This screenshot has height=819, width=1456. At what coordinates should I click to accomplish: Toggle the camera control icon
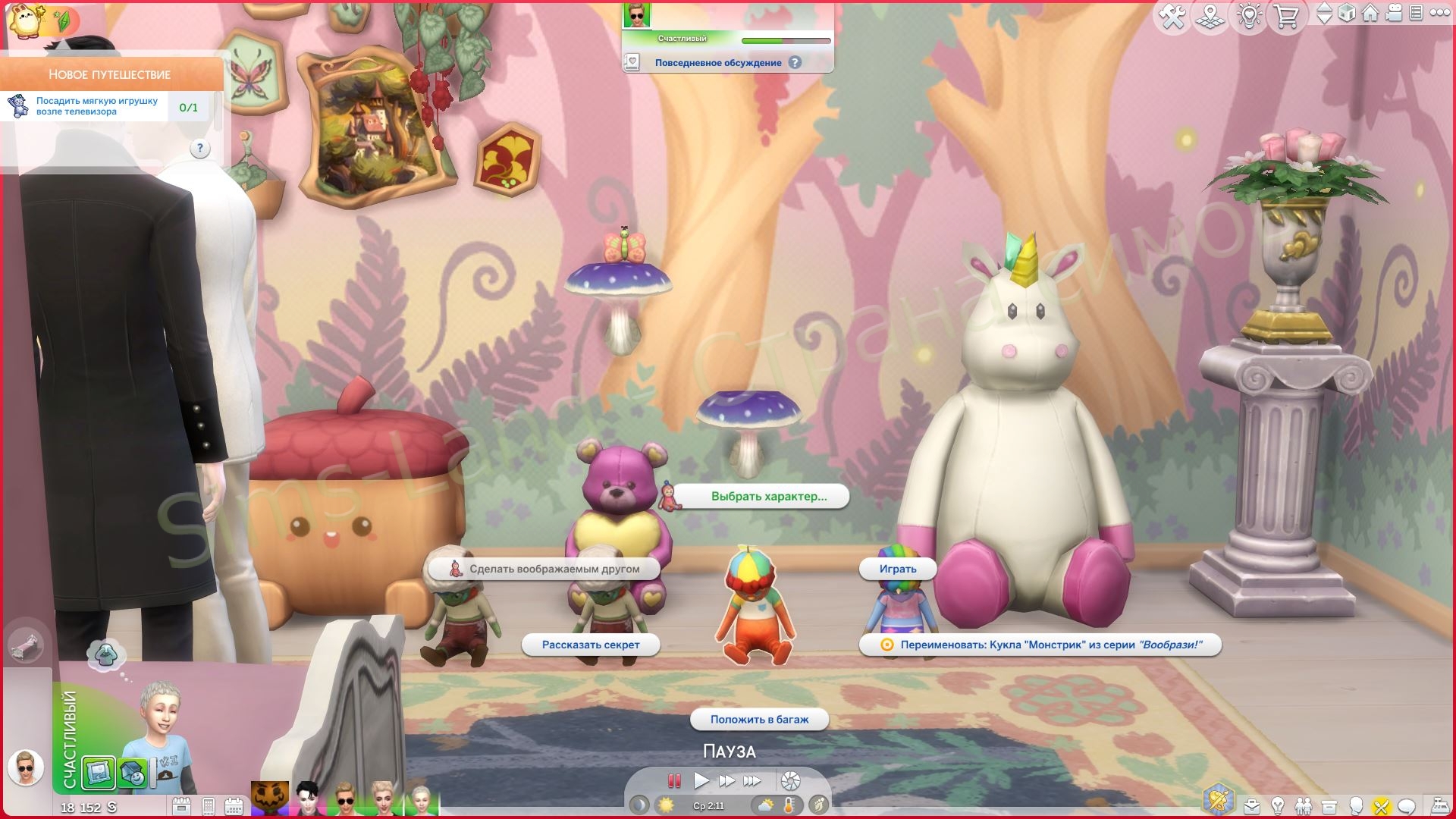[x=1394, y=13]
